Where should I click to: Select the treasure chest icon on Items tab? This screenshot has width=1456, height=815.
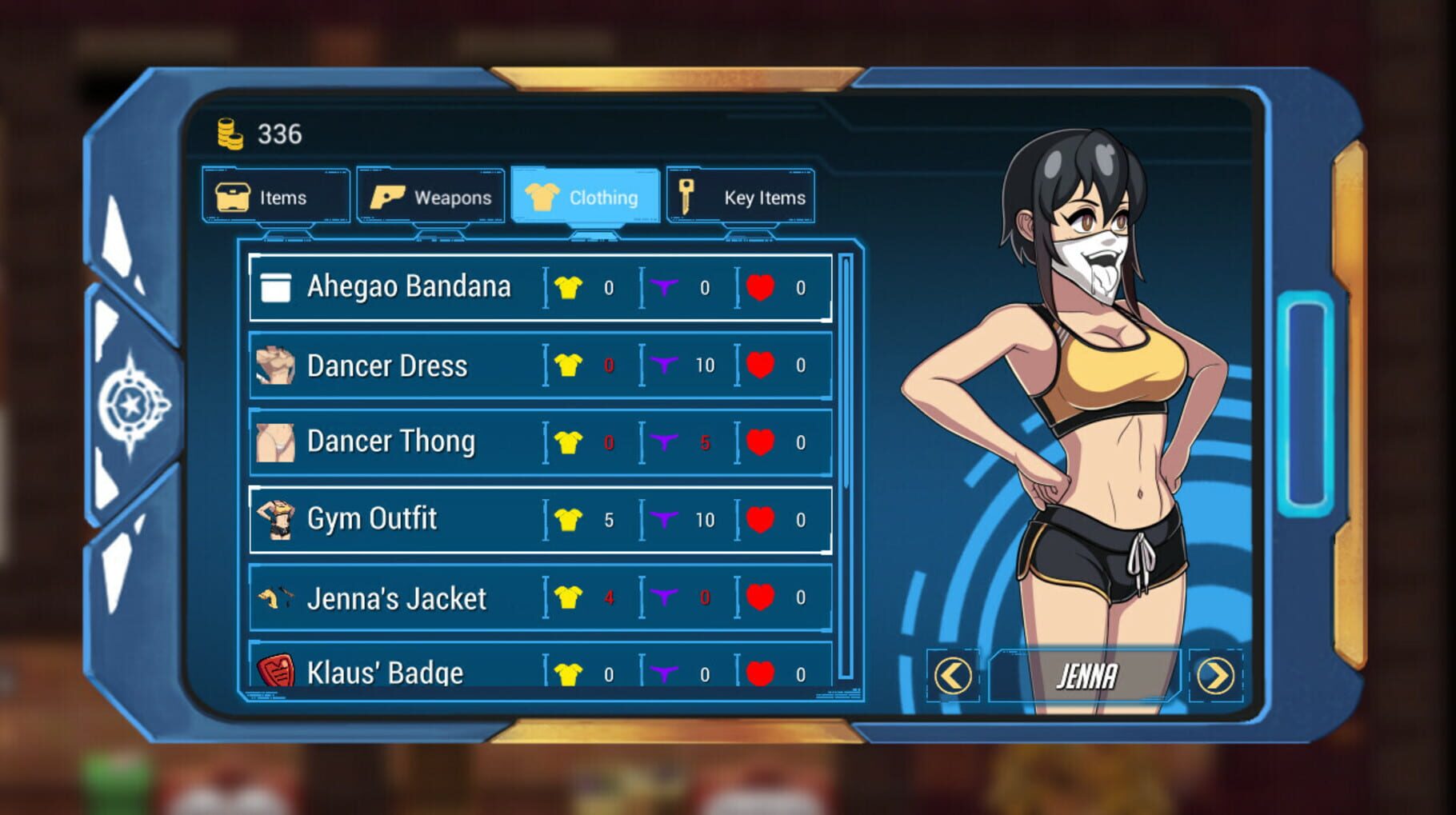pyautogui.click(x=234, y=196)
